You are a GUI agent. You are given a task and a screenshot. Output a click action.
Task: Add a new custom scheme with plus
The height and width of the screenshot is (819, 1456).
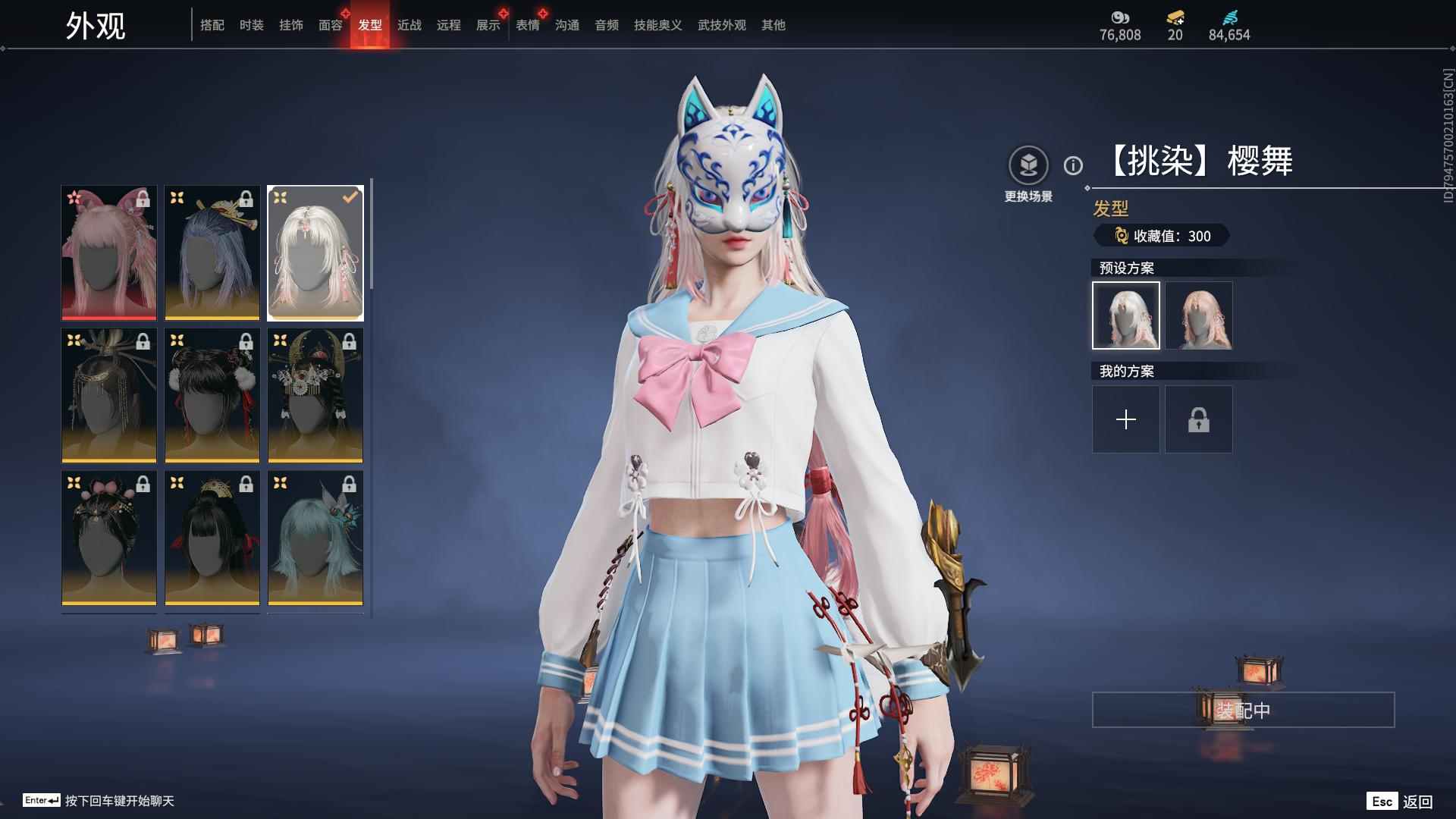[1126, 419]
